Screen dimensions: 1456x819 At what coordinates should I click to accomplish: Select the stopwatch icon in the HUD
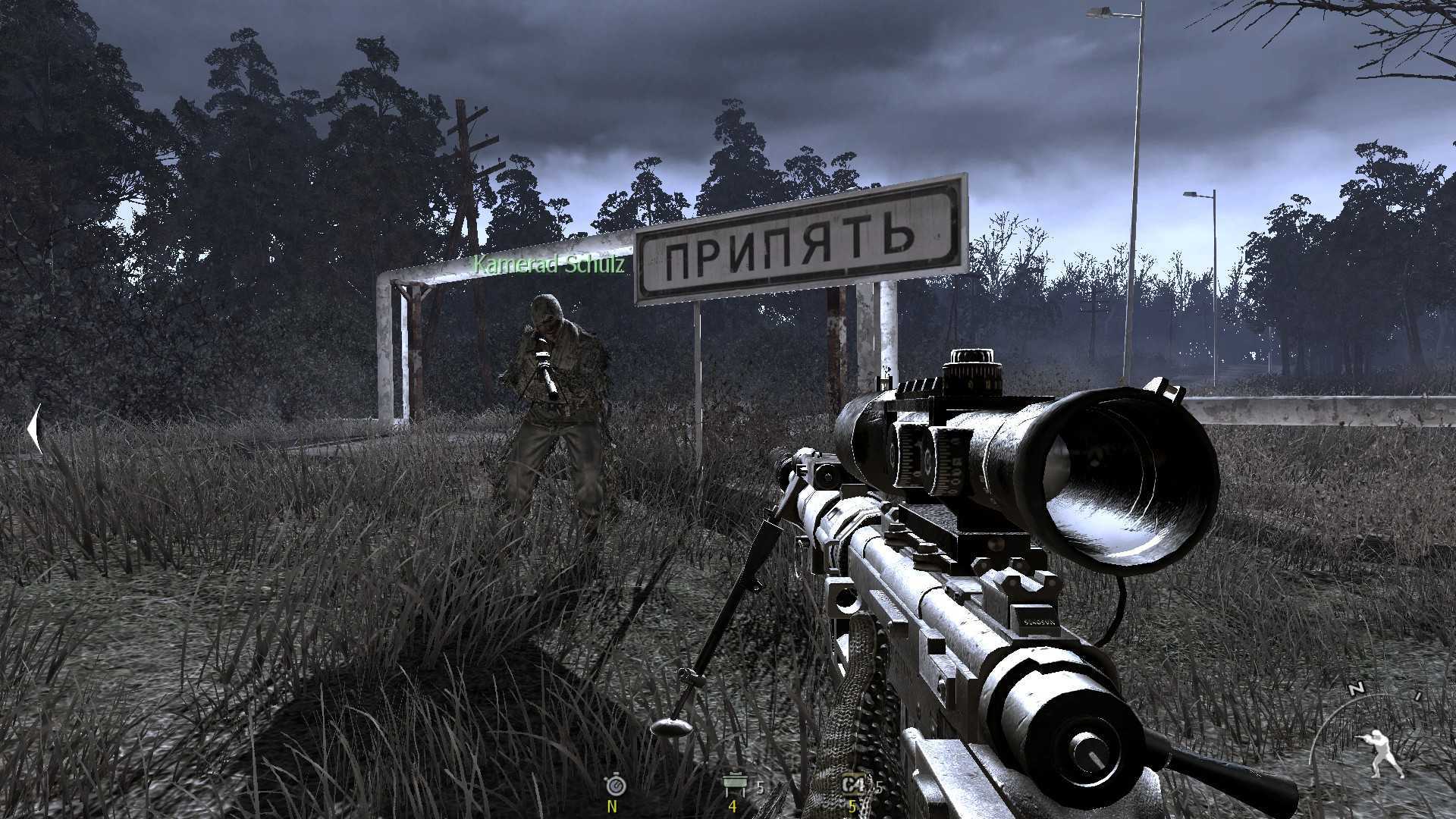(x=614, y=786)
